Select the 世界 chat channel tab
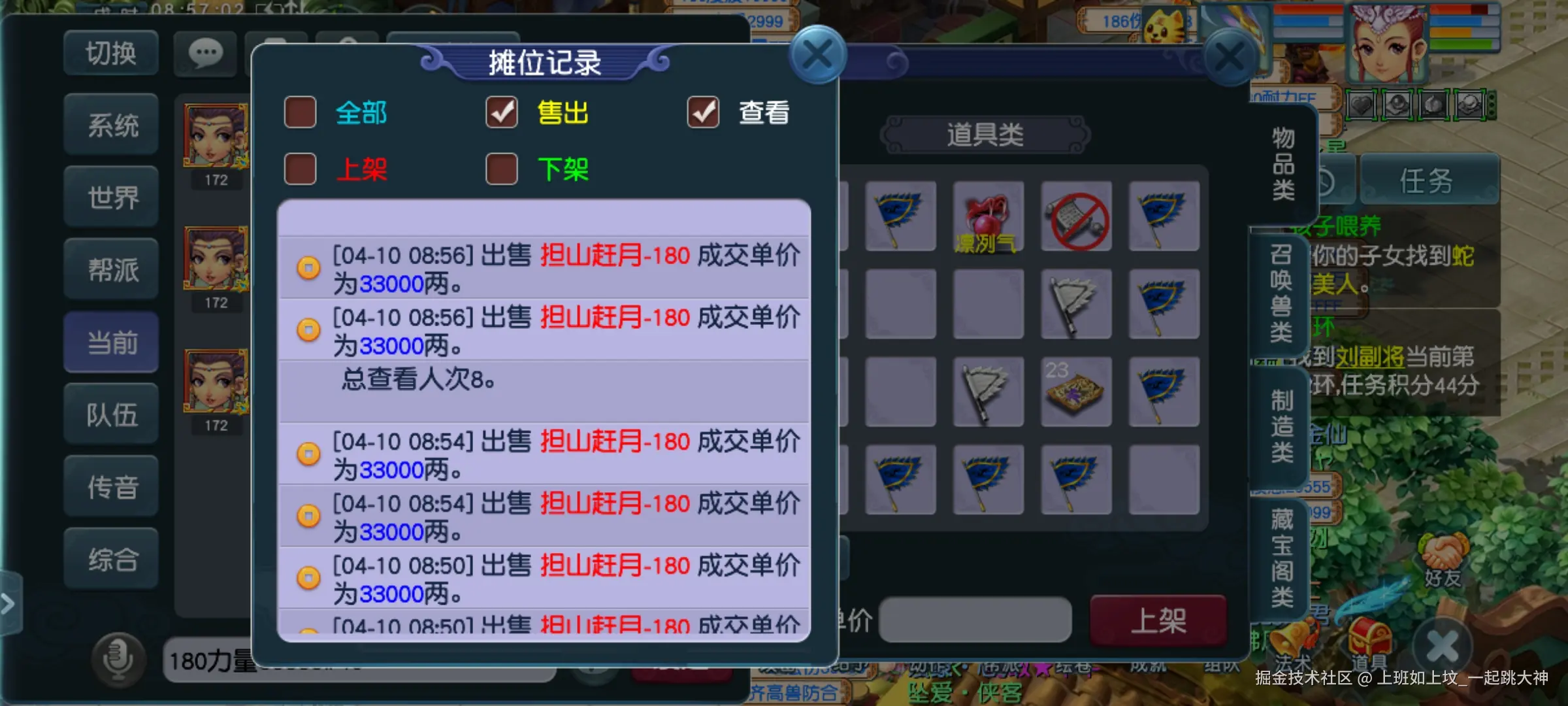Viewport: 1568px width, 706px height. 111,196
